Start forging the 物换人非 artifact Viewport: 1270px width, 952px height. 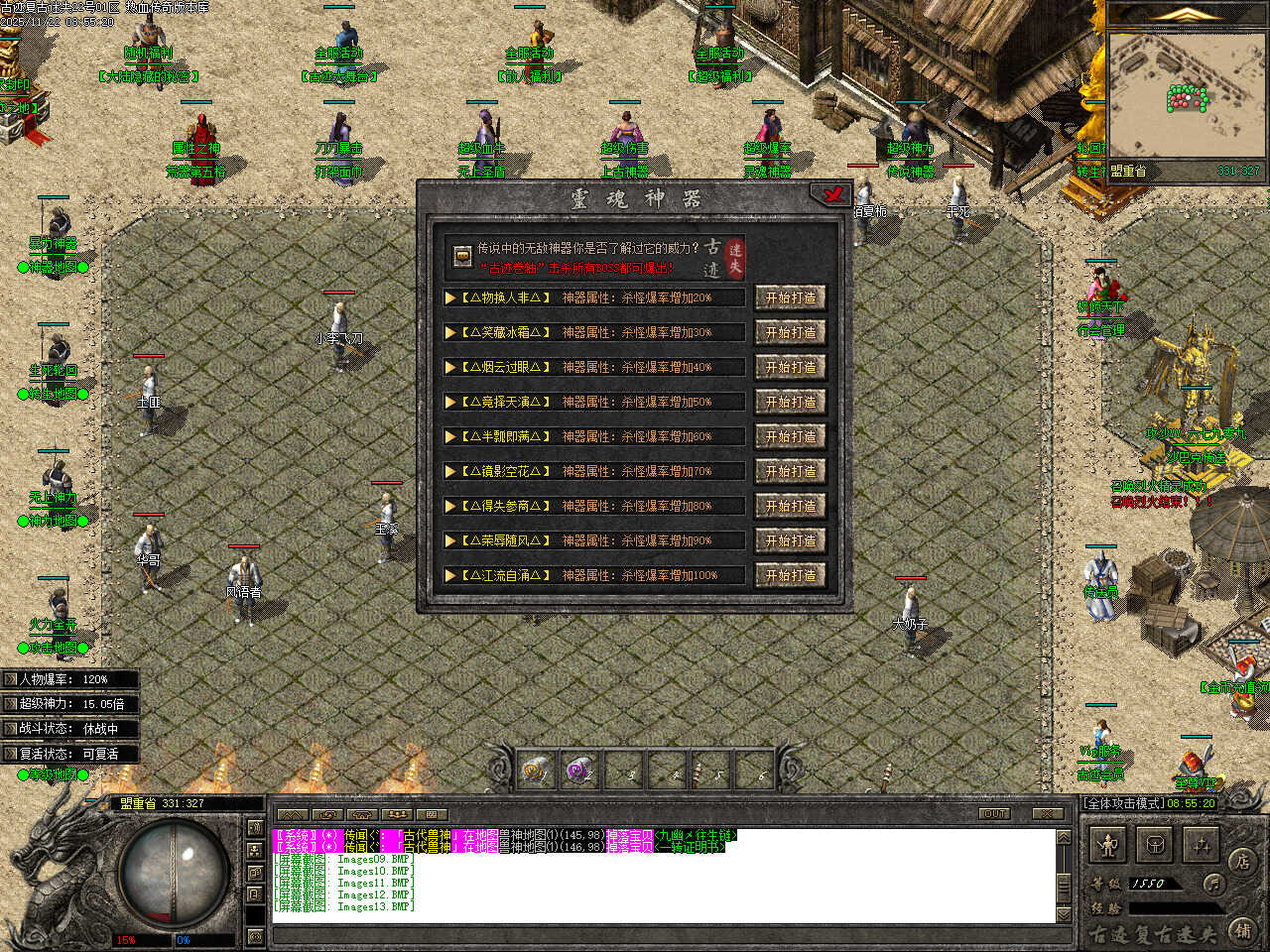(x=790, y=297)
